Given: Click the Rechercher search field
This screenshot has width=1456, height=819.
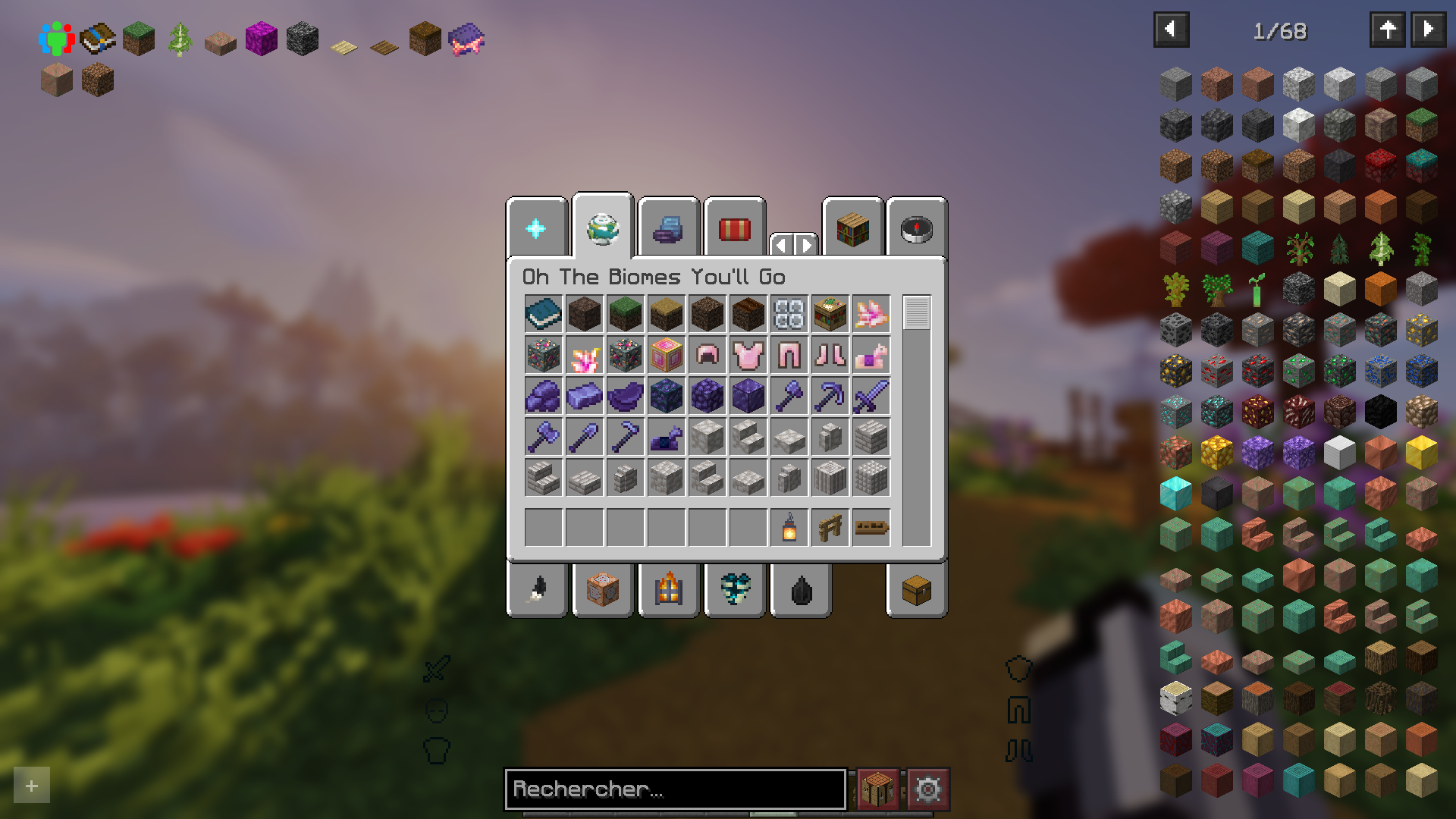Looking at the screenshot, I should (675, 789).
